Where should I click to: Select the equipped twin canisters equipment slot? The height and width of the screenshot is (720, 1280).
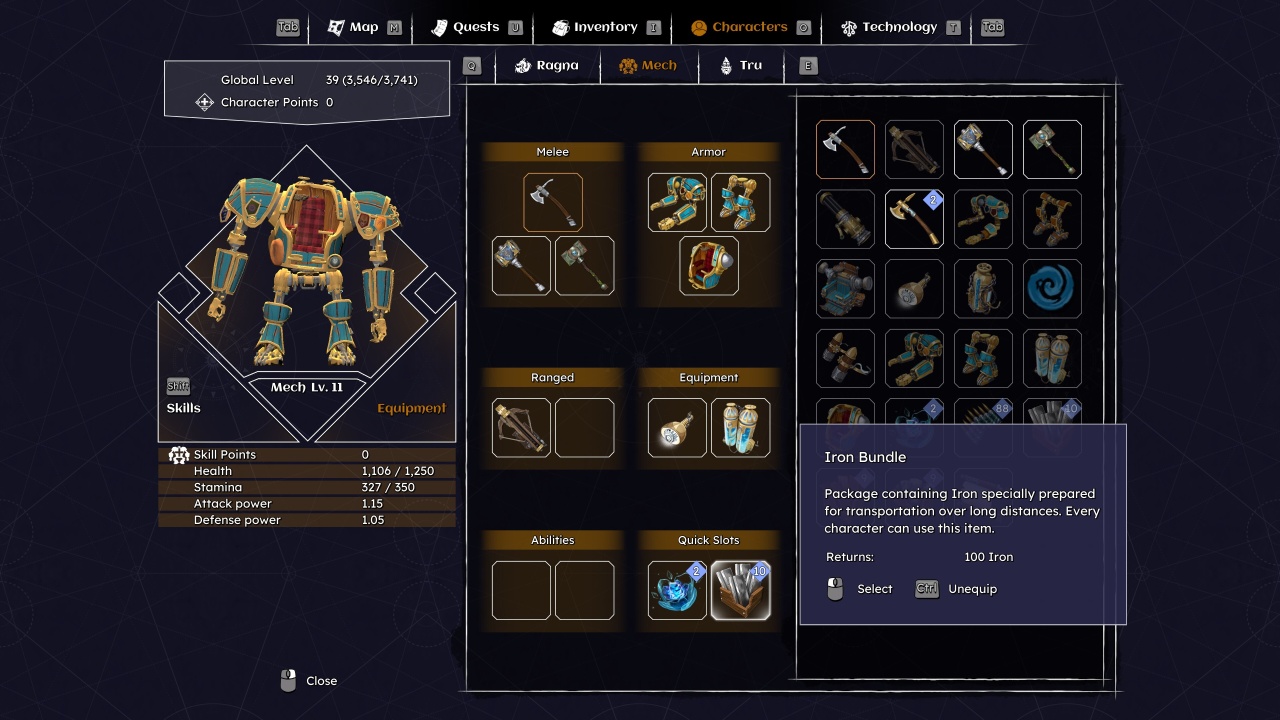pos(740,428)
